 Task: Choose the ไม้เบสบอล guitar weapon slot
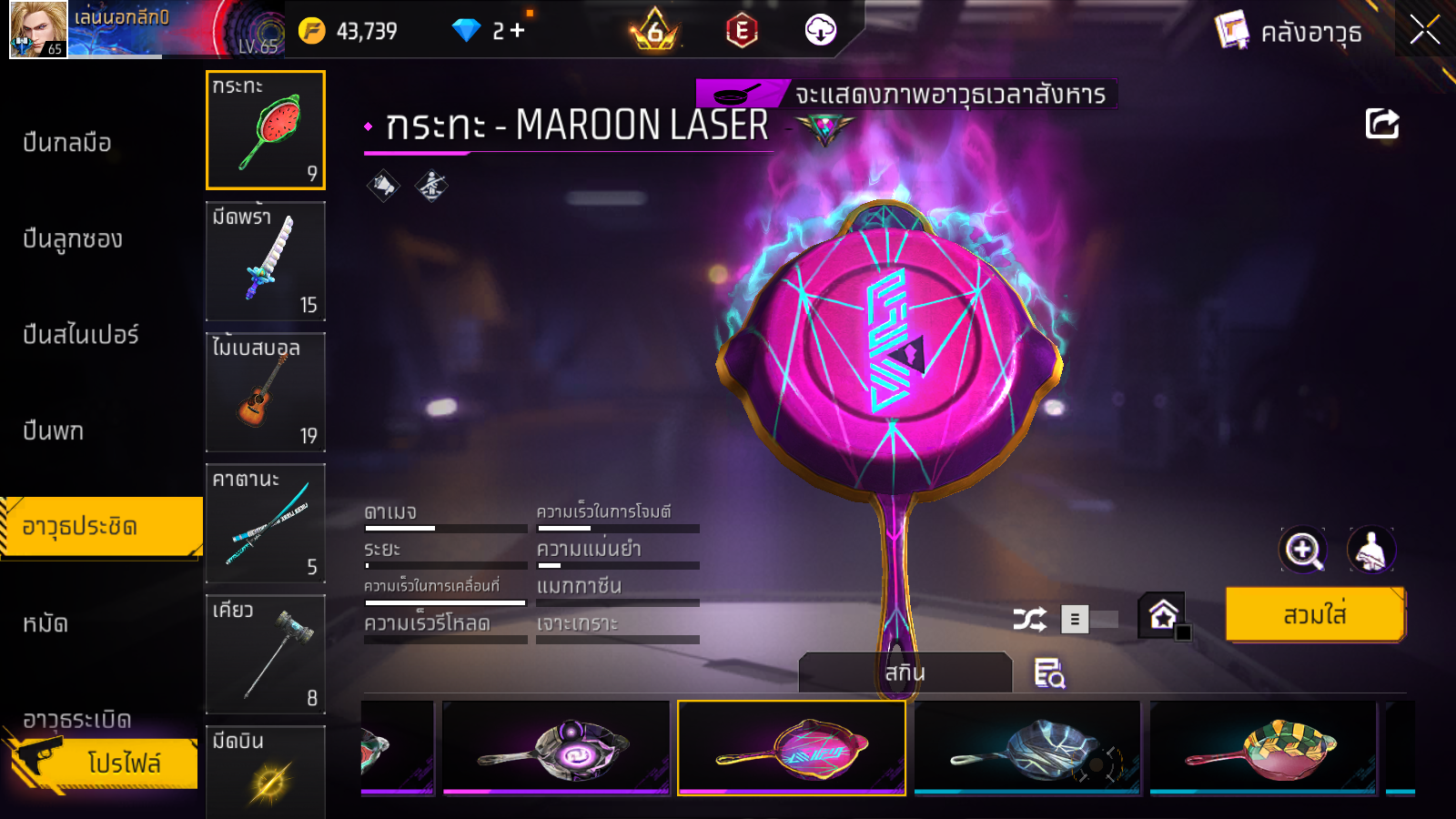coord(266,392)
